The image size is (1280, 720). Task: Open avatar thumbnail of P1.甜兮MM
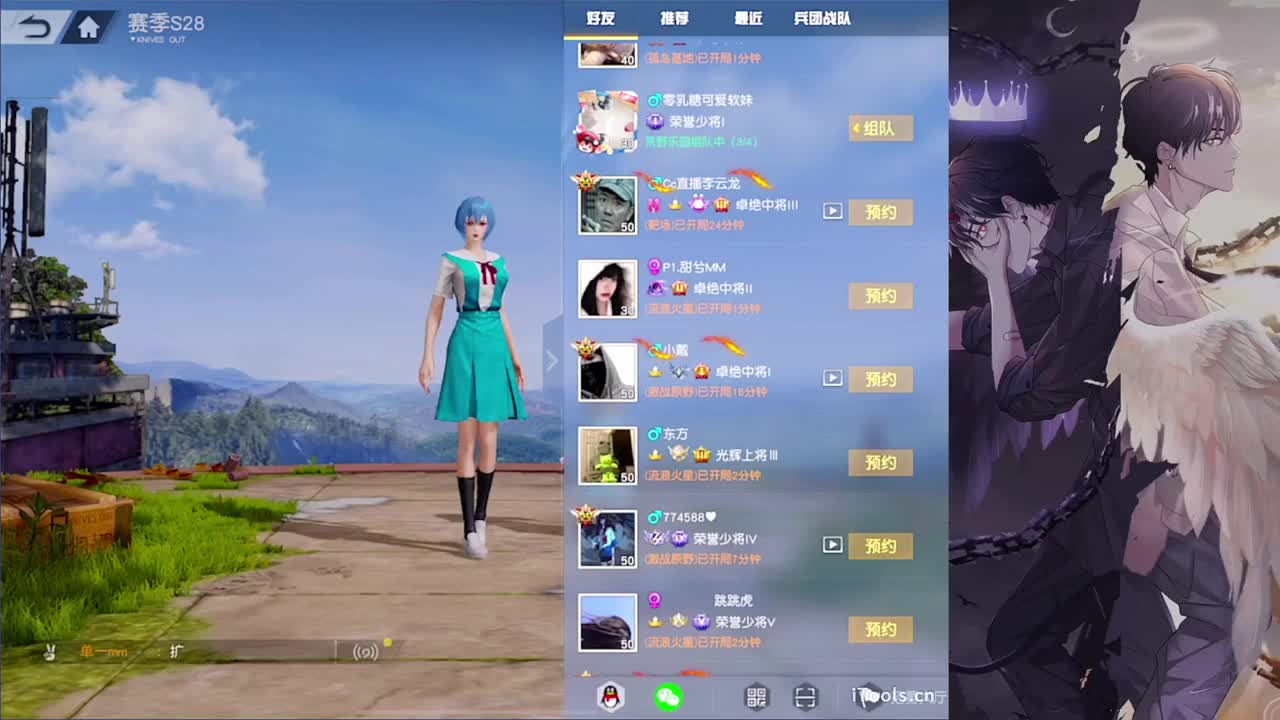[607, 287]
